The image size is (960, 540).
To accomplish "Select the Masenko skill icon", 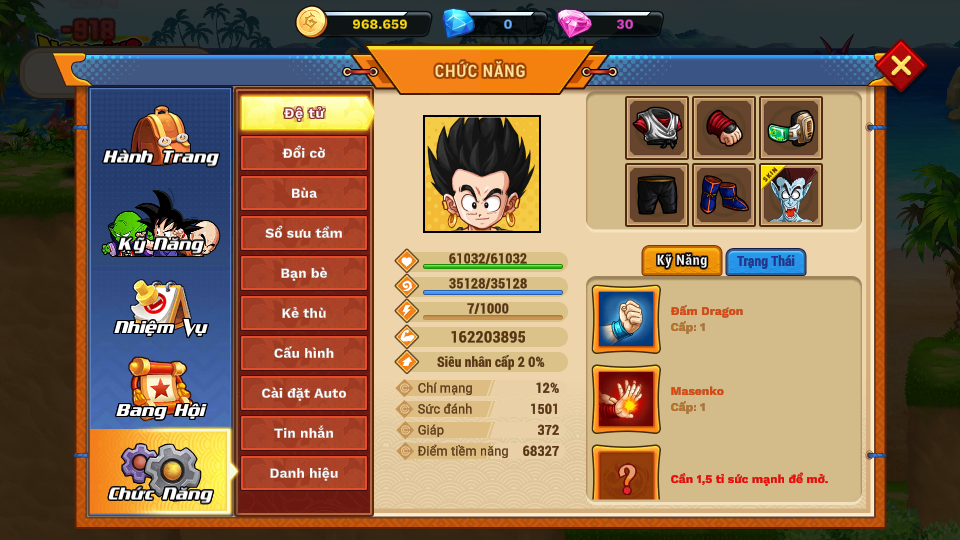I will 626,398.
